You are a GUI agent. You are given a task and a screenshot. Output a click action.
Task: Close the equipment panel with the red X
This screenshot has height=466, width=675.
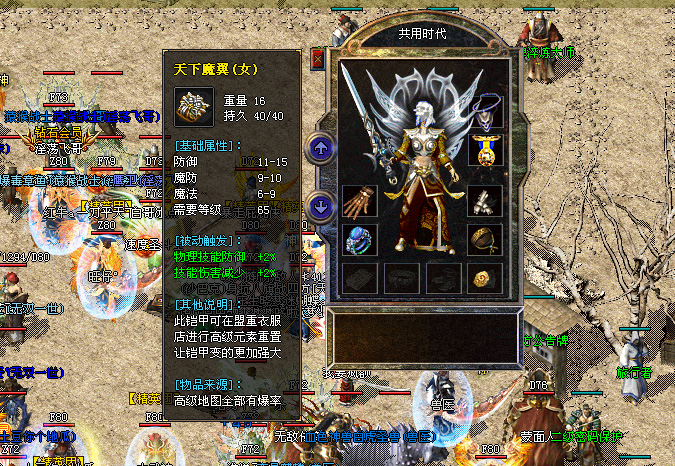[x=318, y=59]
